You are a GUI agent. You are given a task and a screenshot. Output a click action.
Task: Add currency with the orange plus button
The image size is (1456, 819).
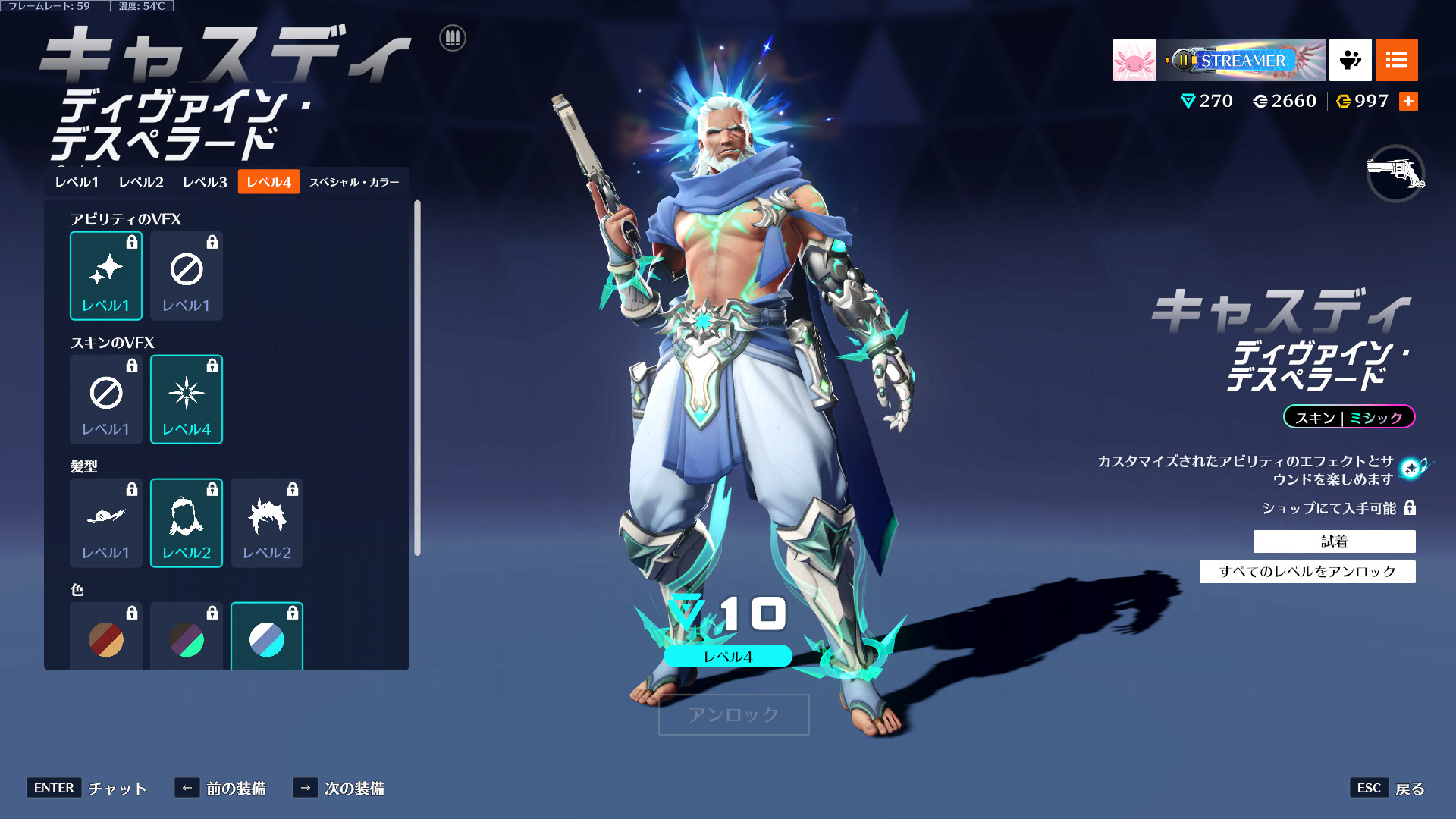1408,102
